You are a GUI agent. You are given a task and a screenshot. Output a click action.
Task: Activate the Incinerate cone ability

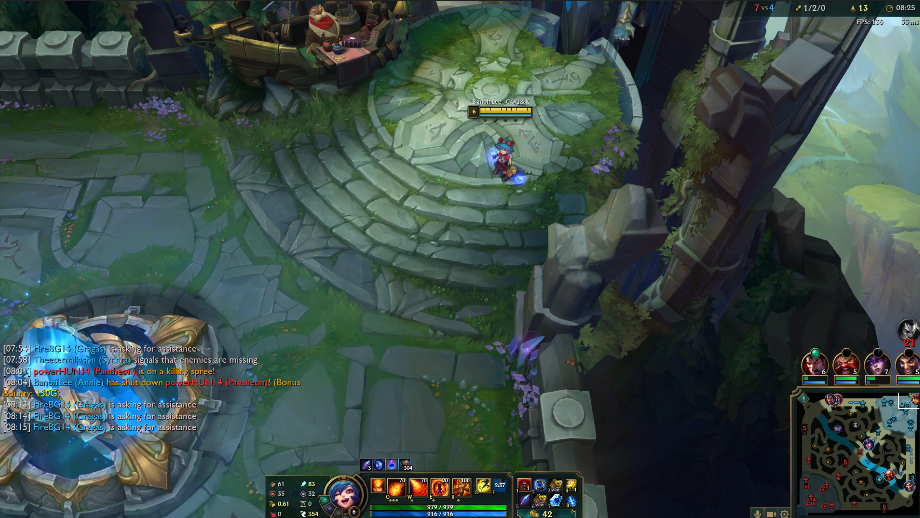click(x=419, y=487)
